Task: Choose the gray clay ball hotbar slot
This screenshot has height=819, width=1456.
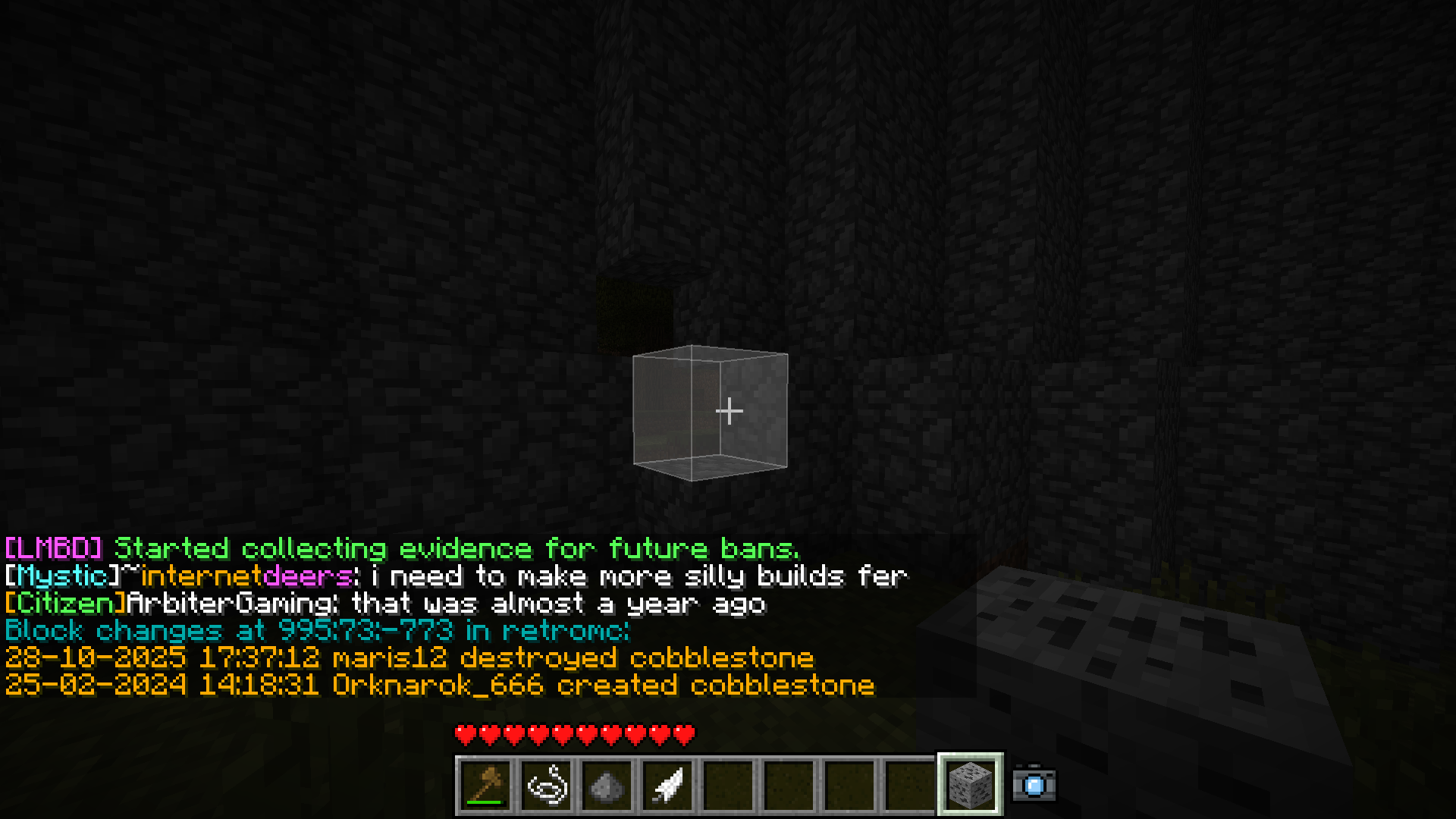Action: pyautogui.click(x=607, y=786)
